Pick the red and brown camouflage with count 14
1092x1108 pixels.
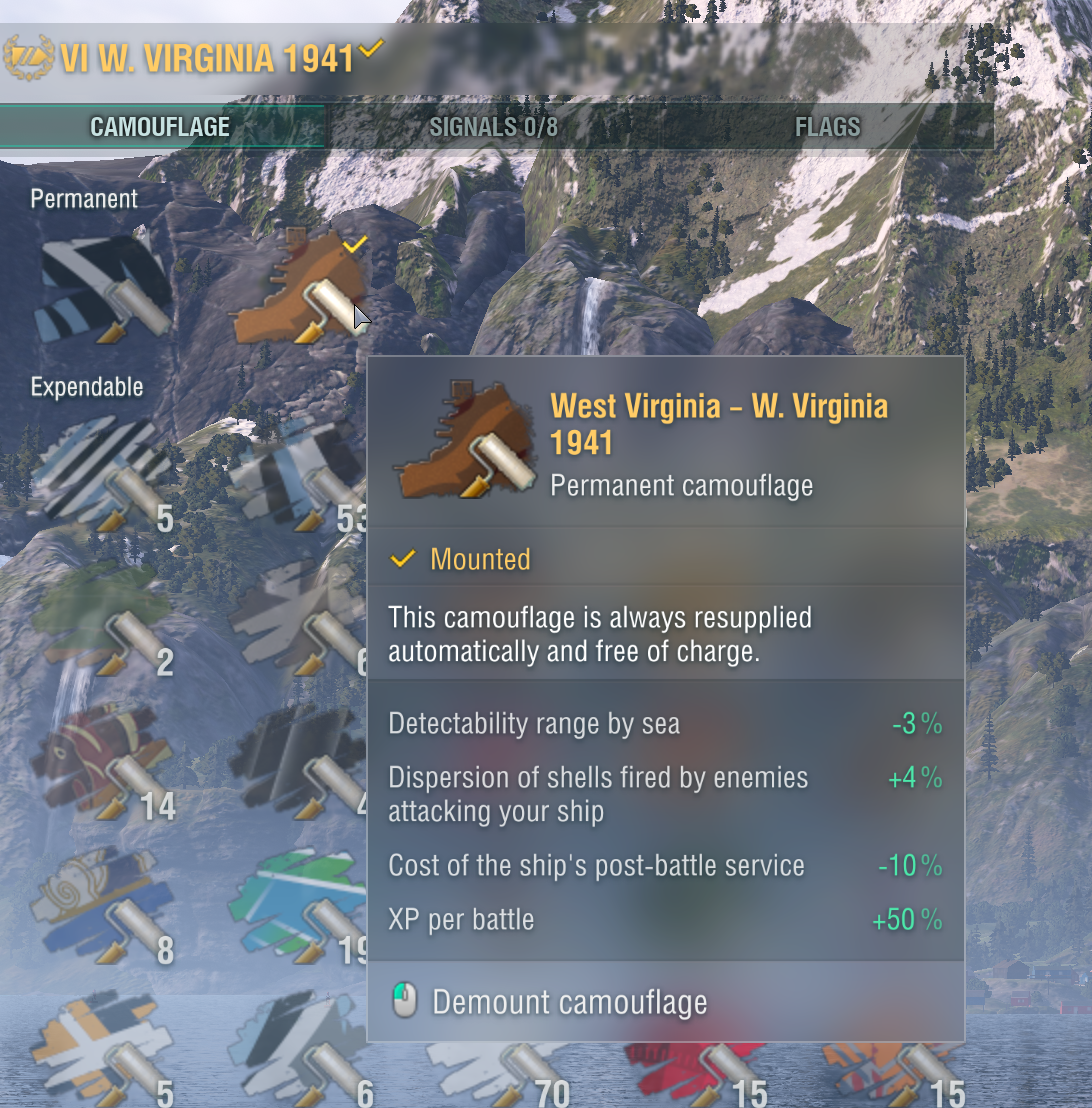pos(102,762)
